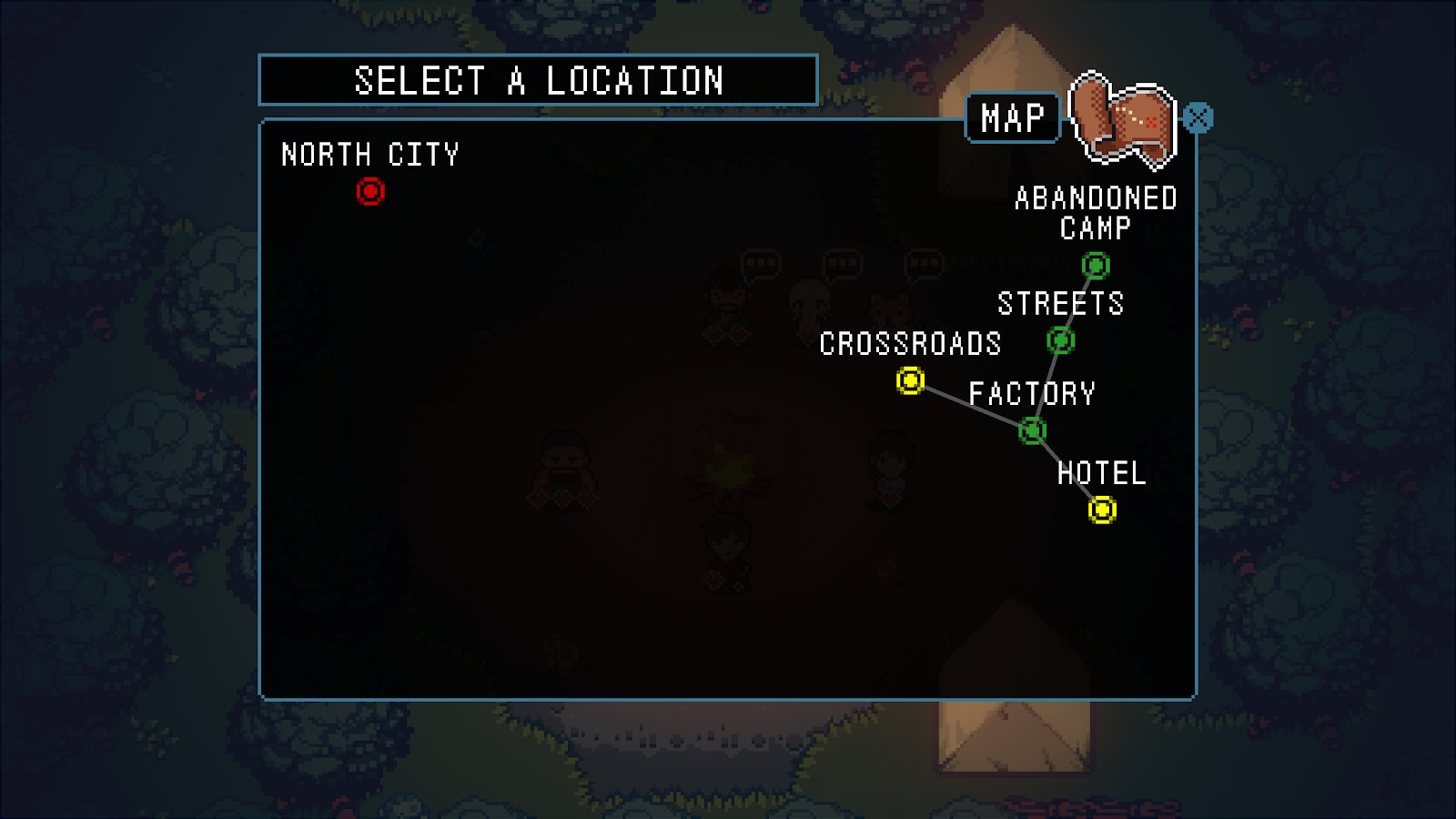Close the map with the X button
The image size is (1456, 819).
pyautogui.click(x=1198, y=118)
